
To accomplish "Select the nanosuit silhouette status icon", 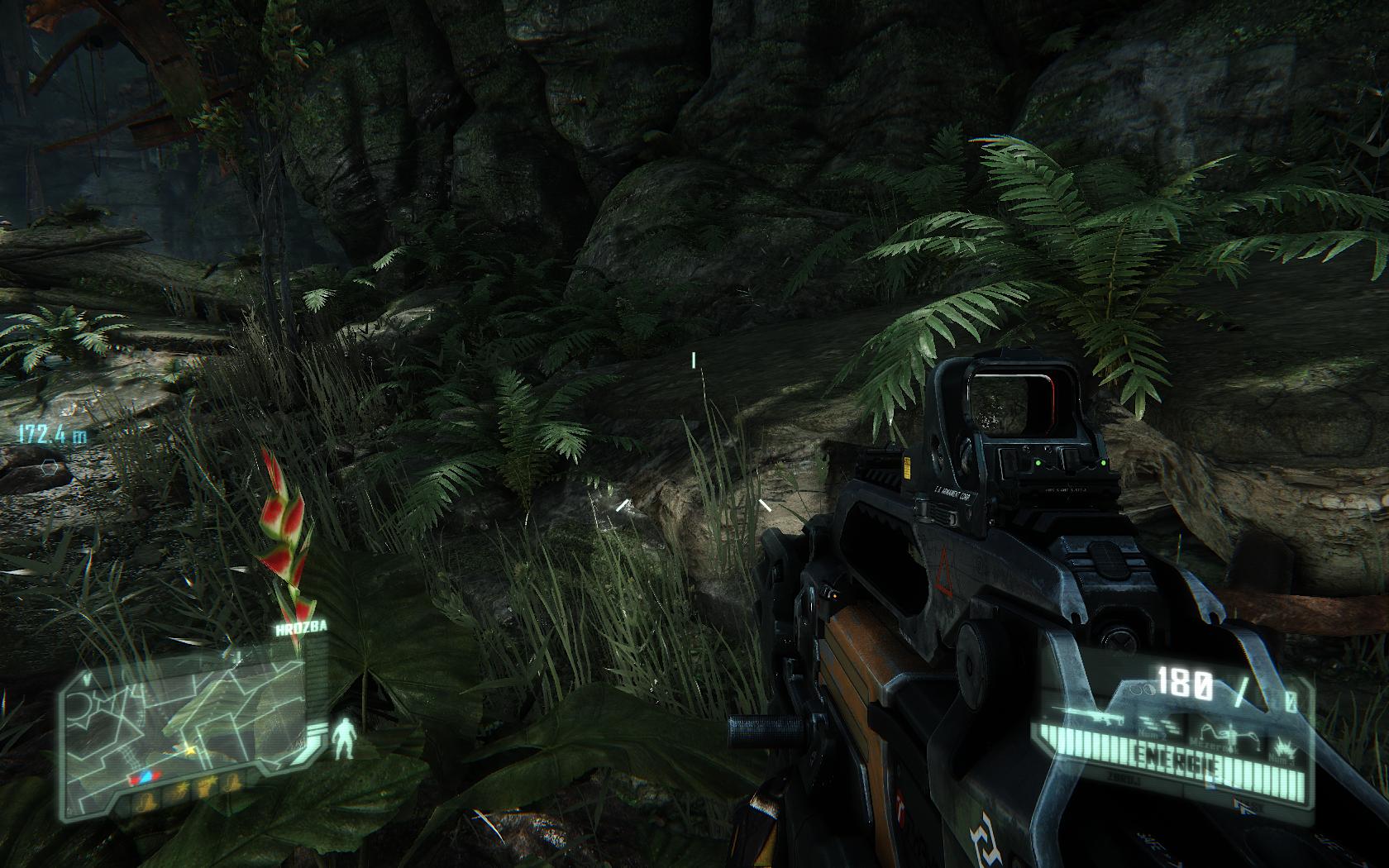I will [x=342, y=737].
